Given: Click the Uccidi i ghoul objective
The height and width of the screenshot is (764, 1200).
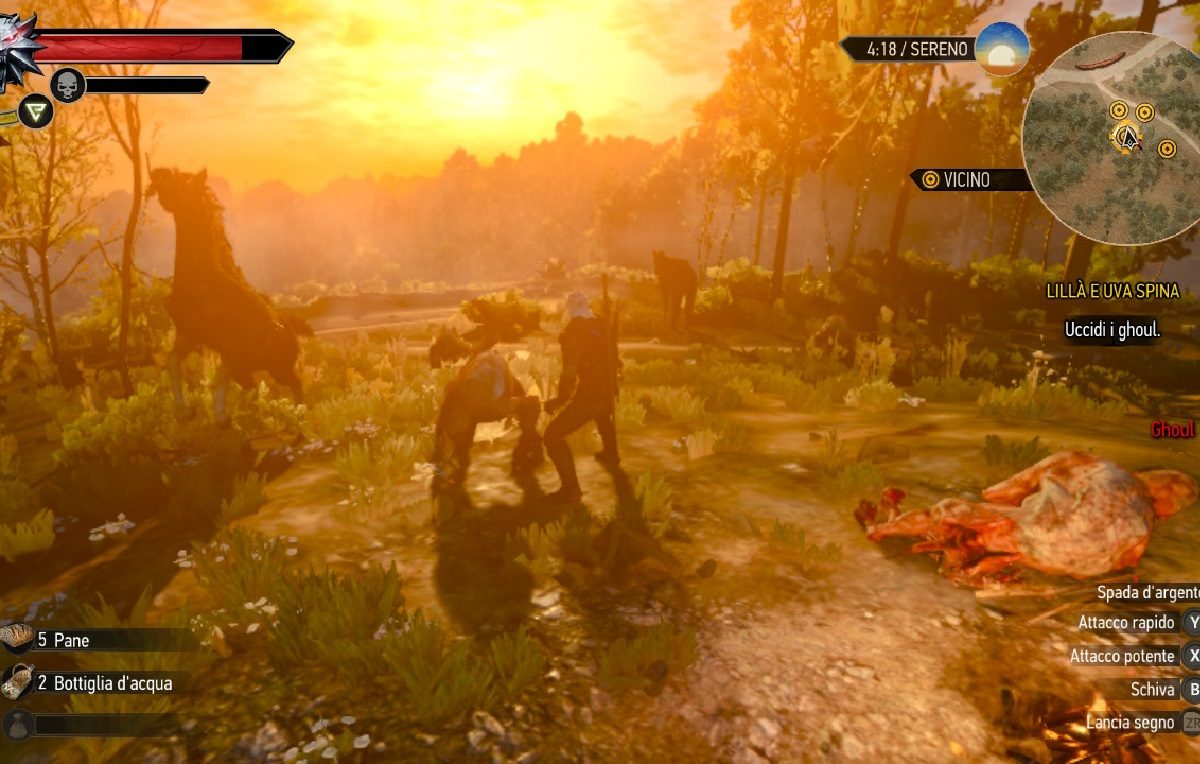Looking at the screenshot, I should [1112, 329].
